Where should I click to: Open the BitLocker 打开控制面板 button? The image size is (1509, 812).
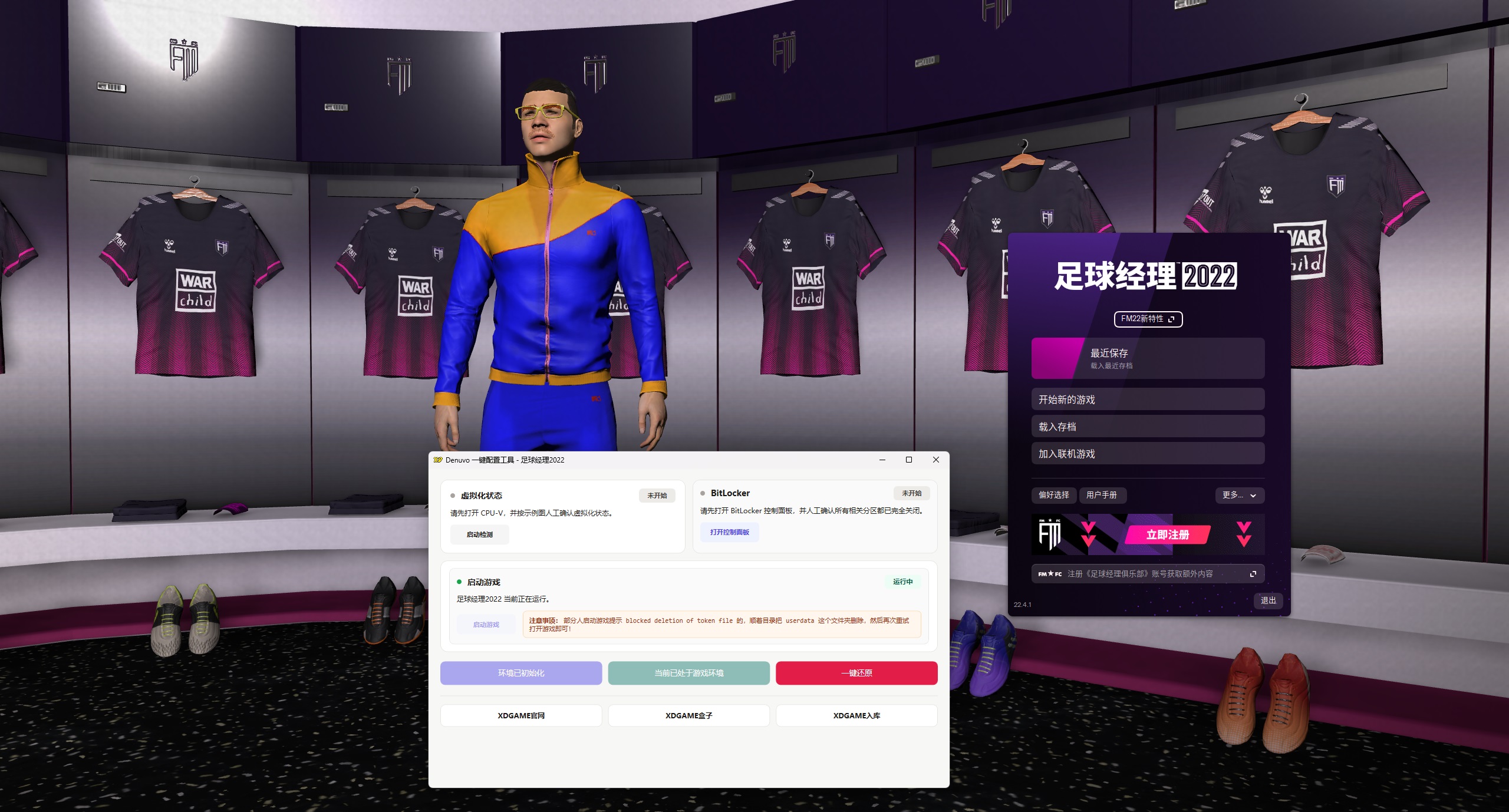[x=729, y=532]
